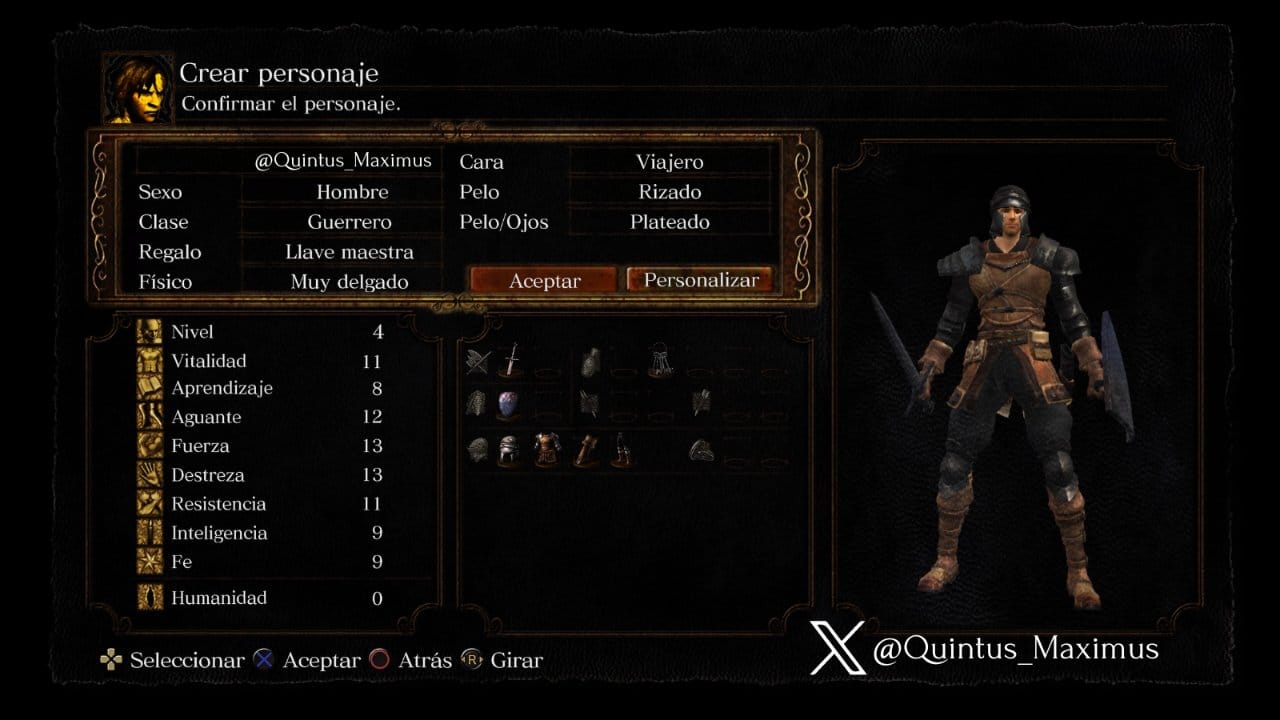
Task: Click the leg armor boots slot
Action: click(x=621, y=450)
